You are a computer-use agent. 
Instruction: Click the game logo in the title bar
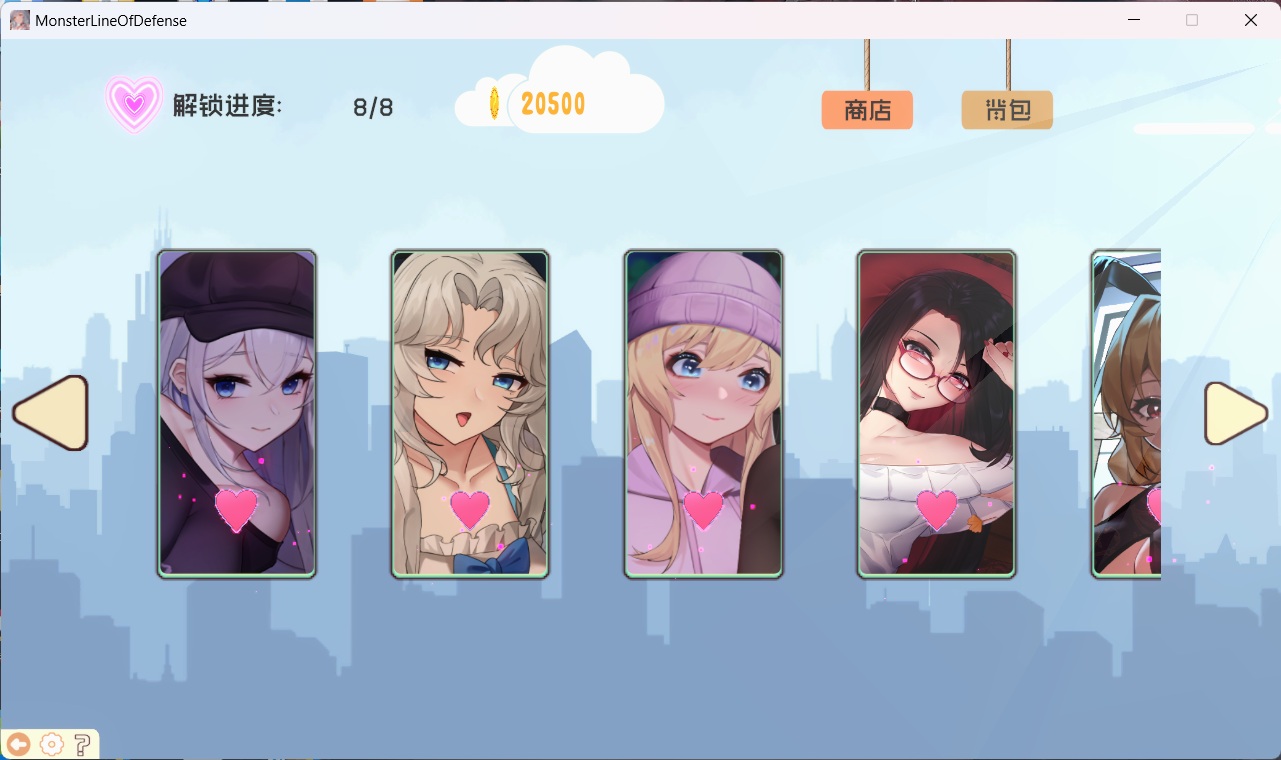(x=18, y=19)
